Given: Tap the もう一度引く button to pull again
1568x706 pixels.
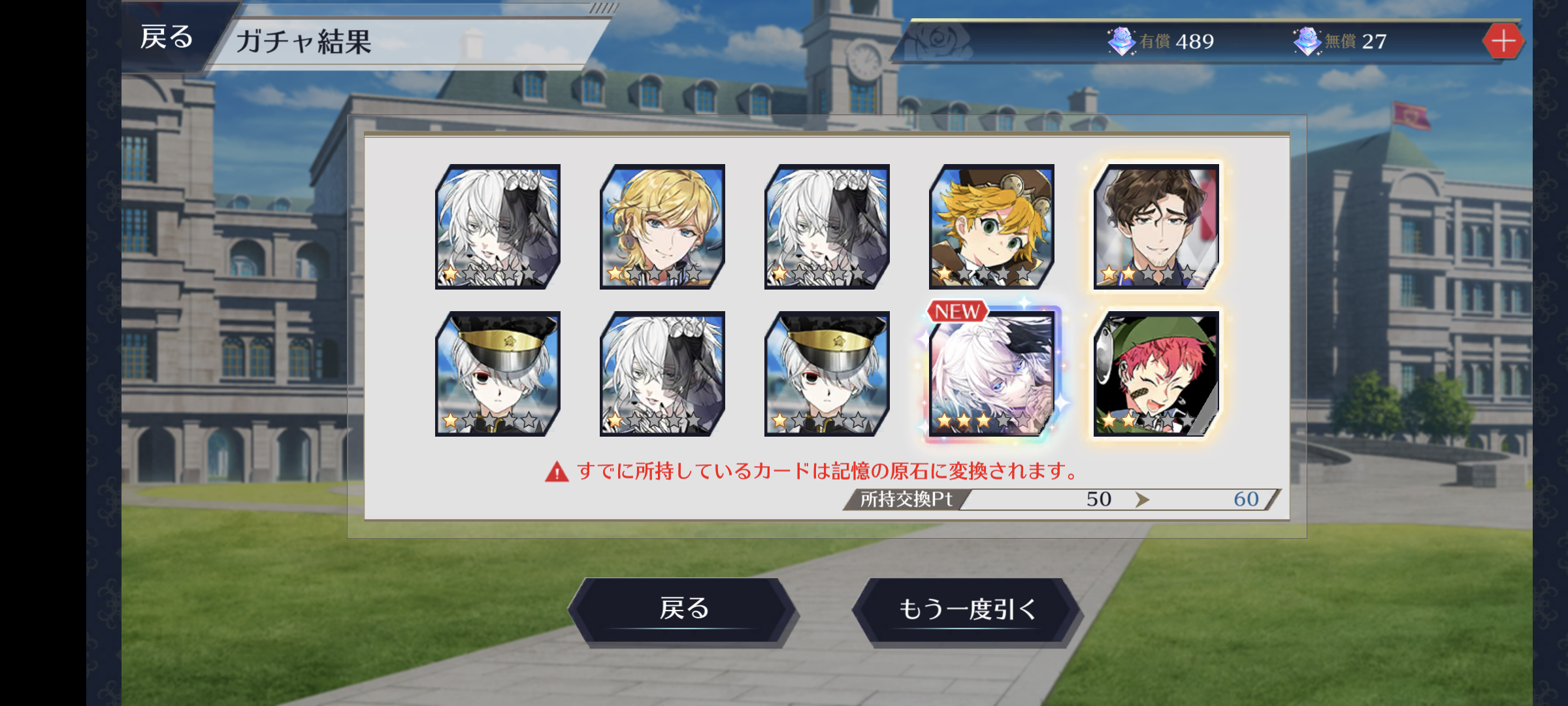Looking at the screenshot, I should point(967,609).
